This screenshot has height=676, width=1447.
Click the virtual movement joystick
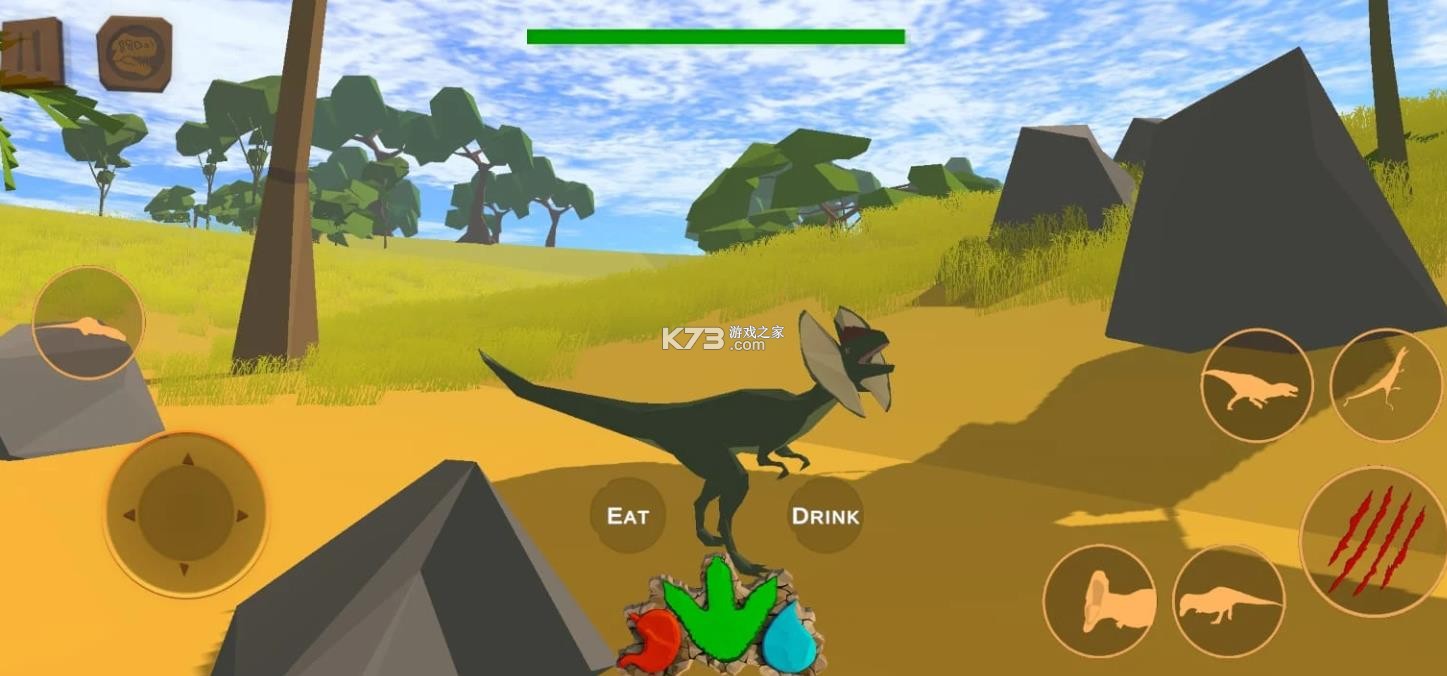point(185,515)
